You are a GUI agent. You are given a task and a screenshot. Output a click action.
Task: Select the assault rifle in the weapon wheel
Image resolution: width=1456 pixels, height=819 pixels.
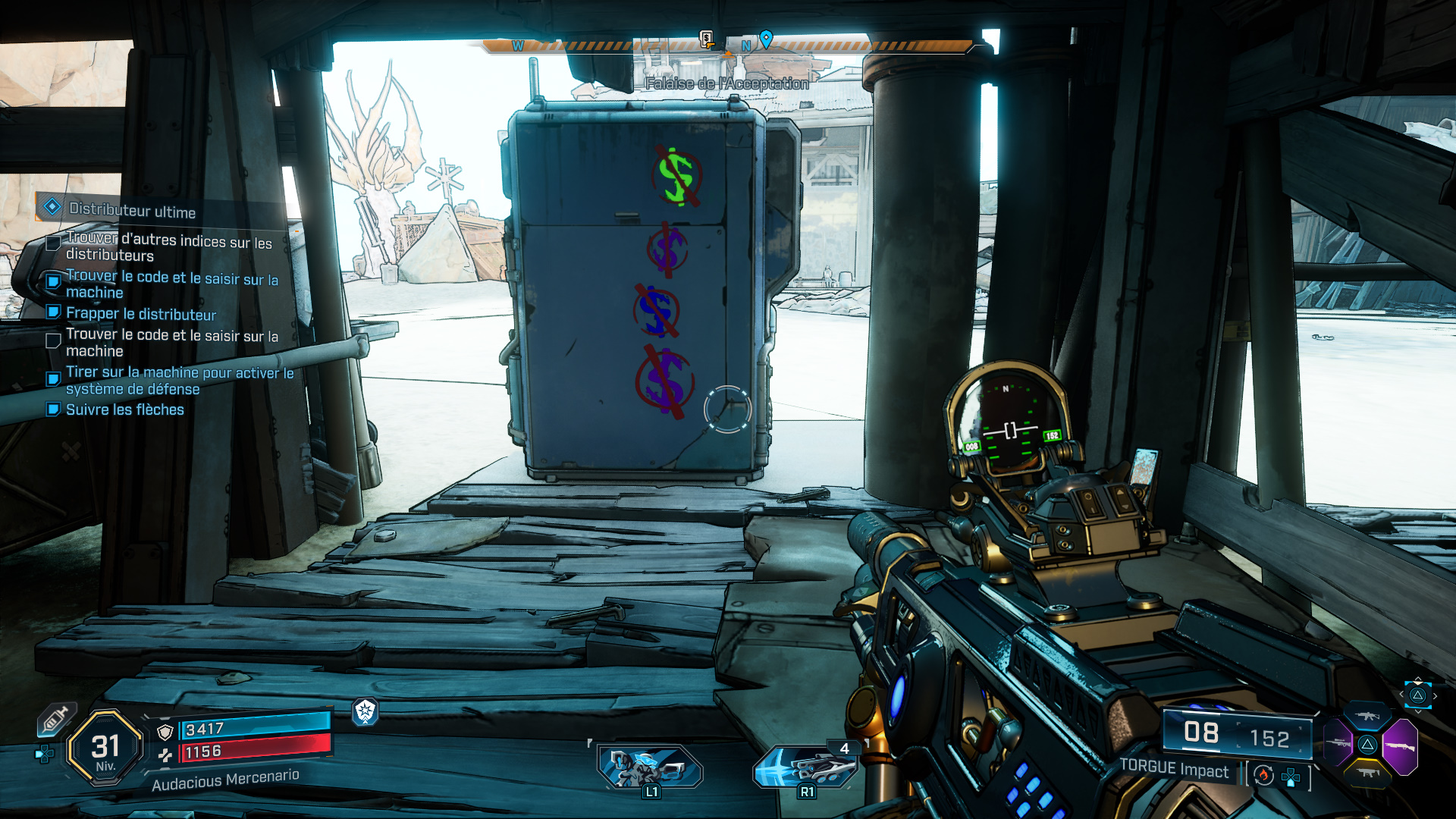(1367, 715)
